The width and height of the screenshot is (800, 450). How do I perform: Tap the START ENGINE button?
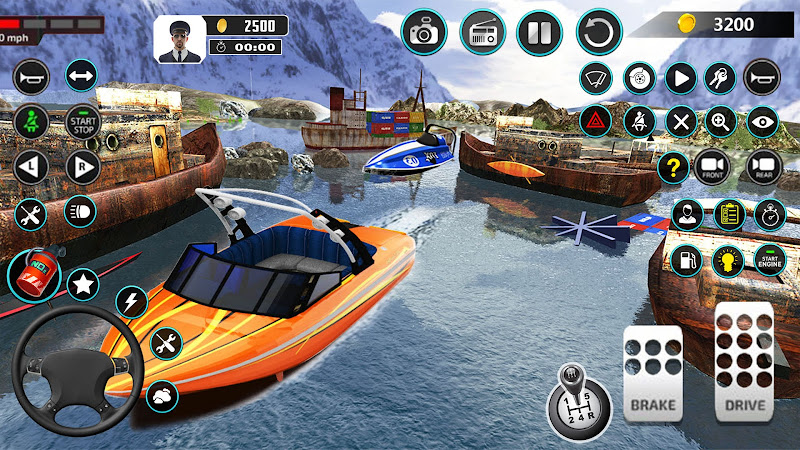coord(770,259)
